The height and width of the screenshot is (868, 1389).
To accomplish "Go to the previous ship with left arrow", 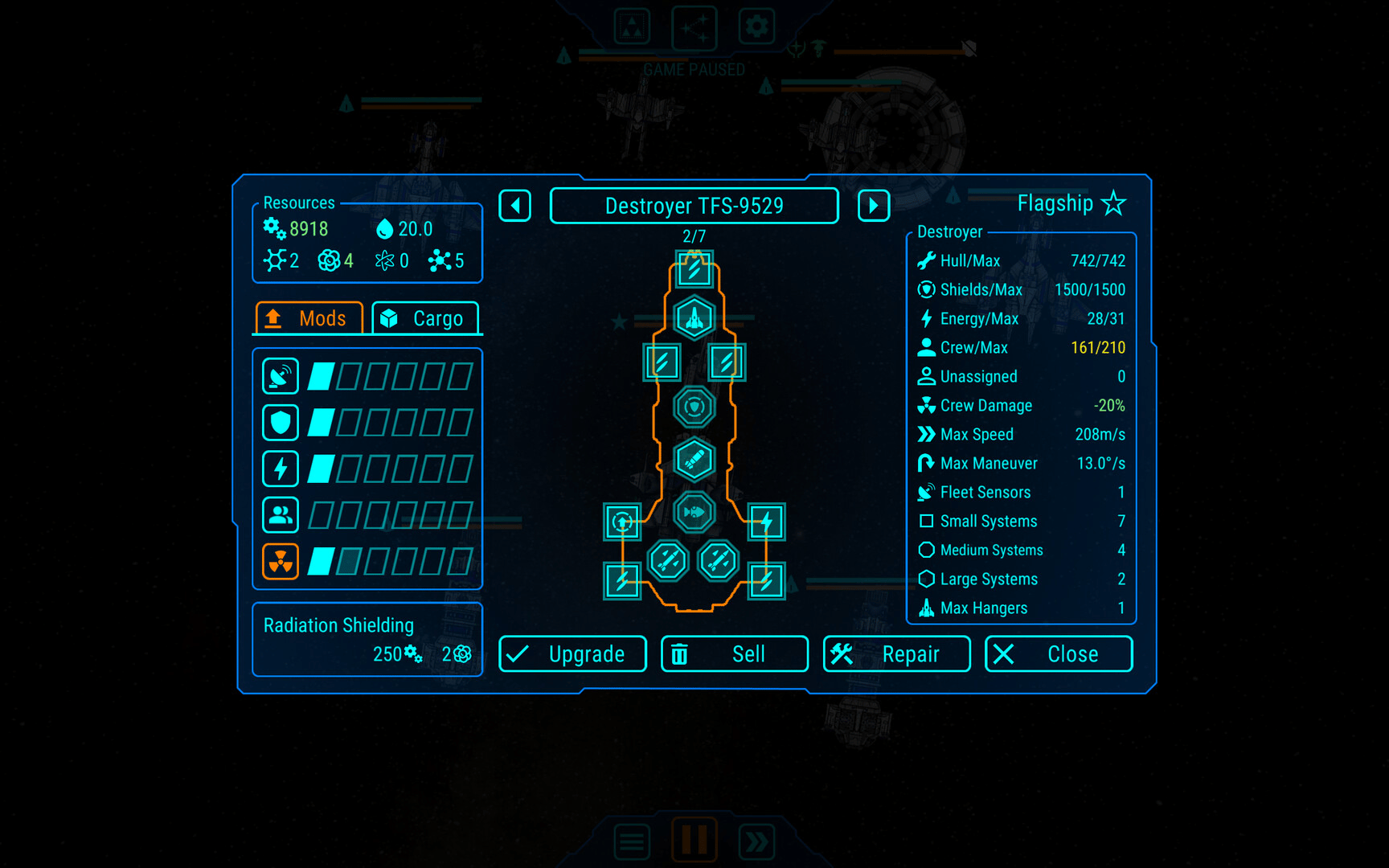I will tap(515, 206).
